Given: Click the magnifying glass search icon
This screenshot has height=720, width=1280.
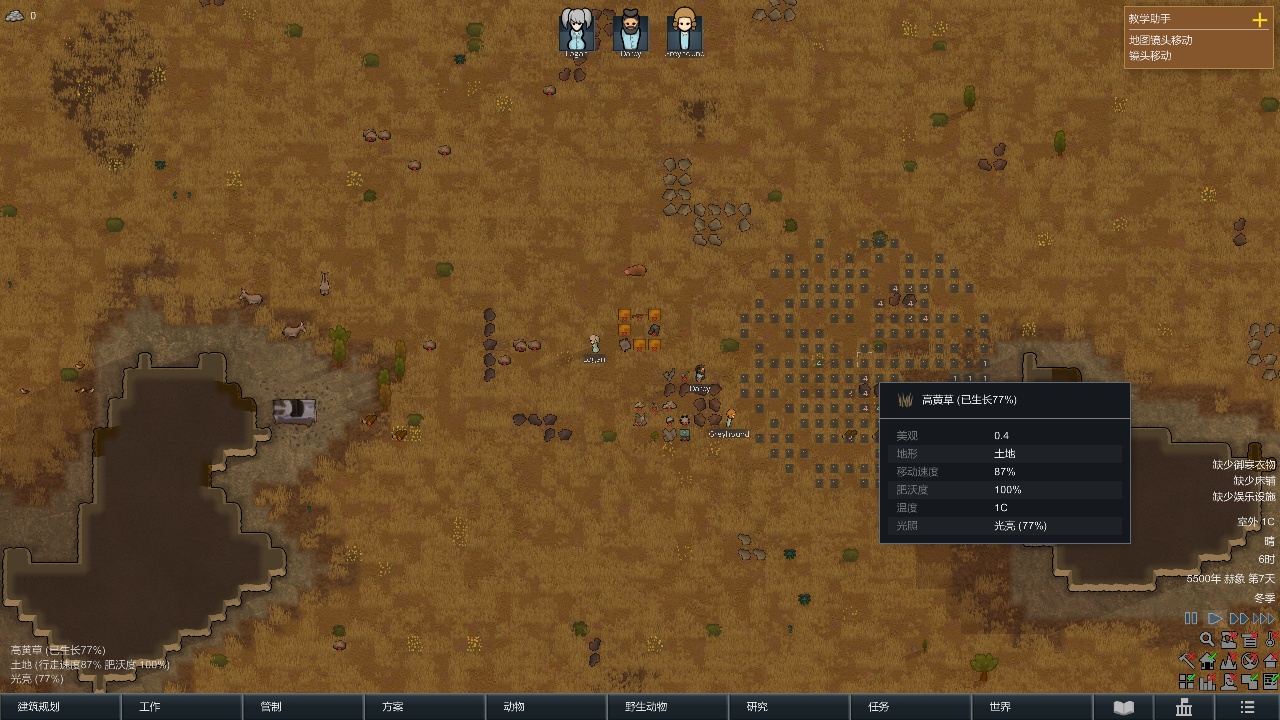Looking at the screenshot, I should coord(1207,639).
